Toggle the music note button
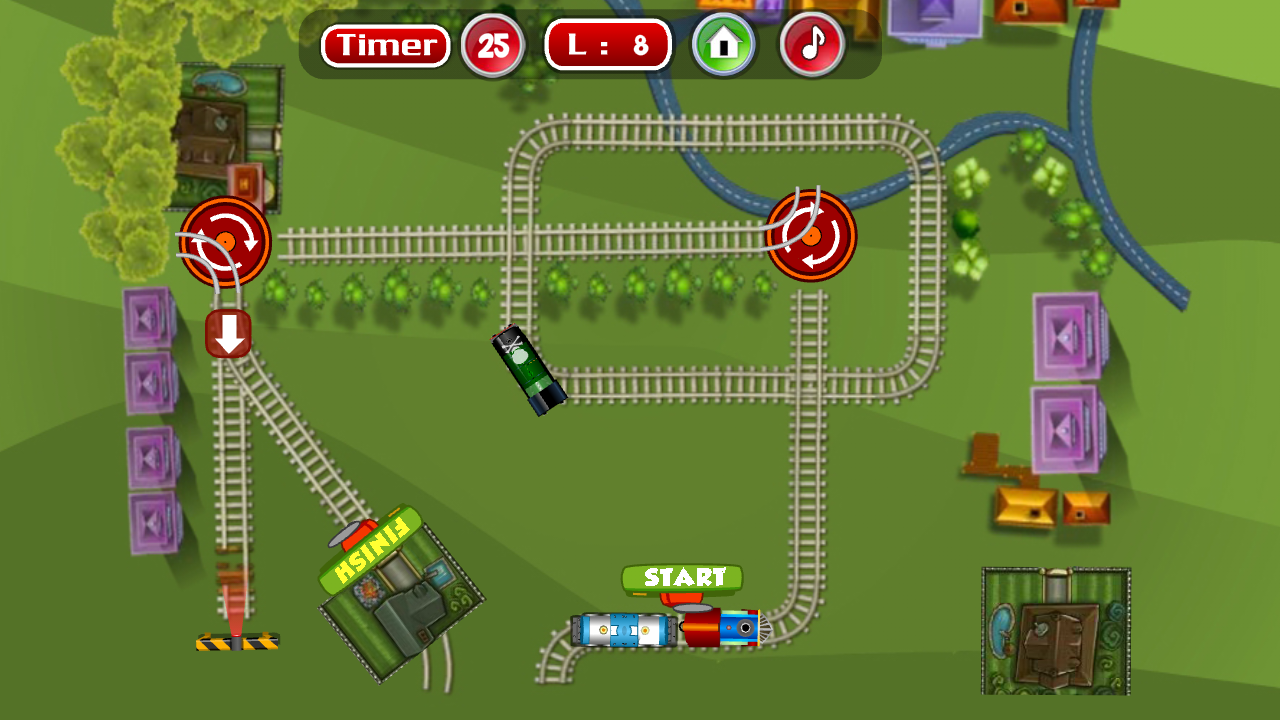Screen dimensions: 1280x720 812,44
